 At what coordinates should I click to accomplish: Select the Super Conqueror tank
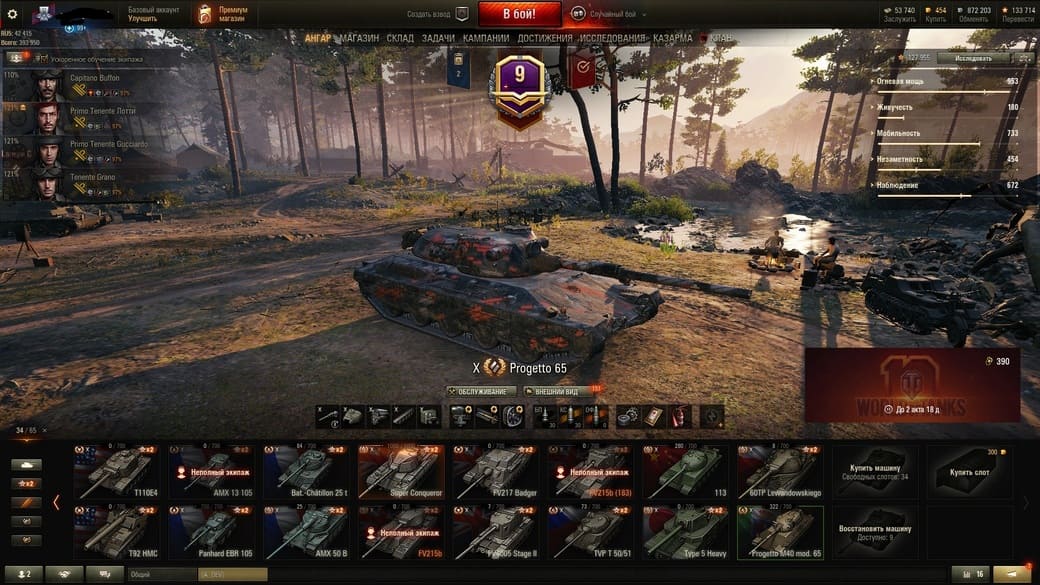pyautogui.click(x=401, y=472)
